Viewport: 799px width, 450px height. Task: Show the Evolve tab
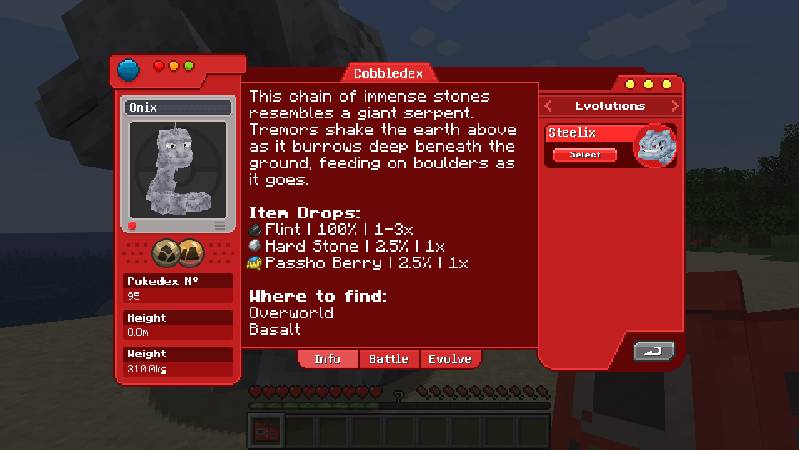449,359
